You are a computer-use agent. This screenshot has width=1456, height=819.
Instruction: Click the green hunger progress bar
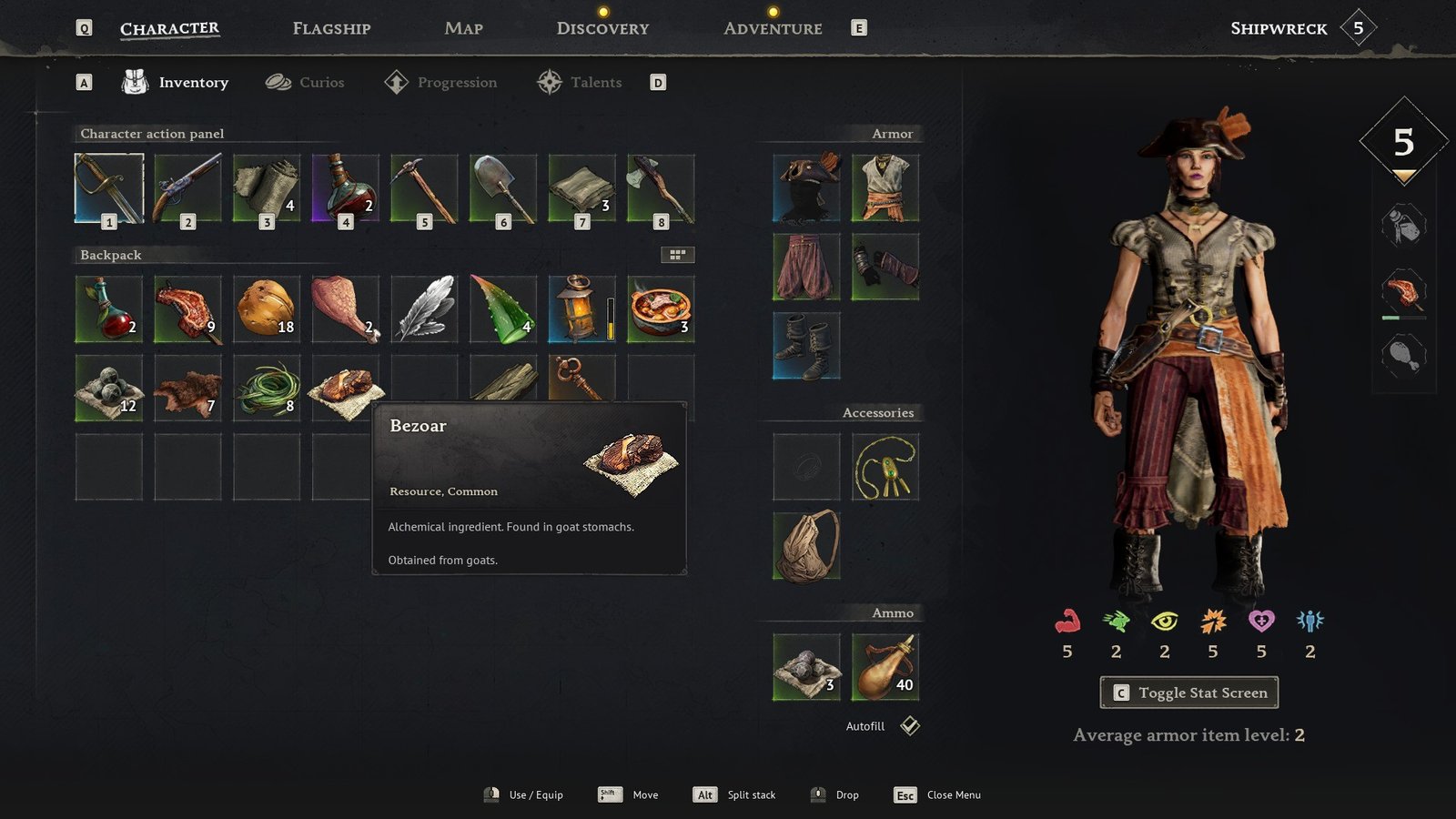[1393, 319]
